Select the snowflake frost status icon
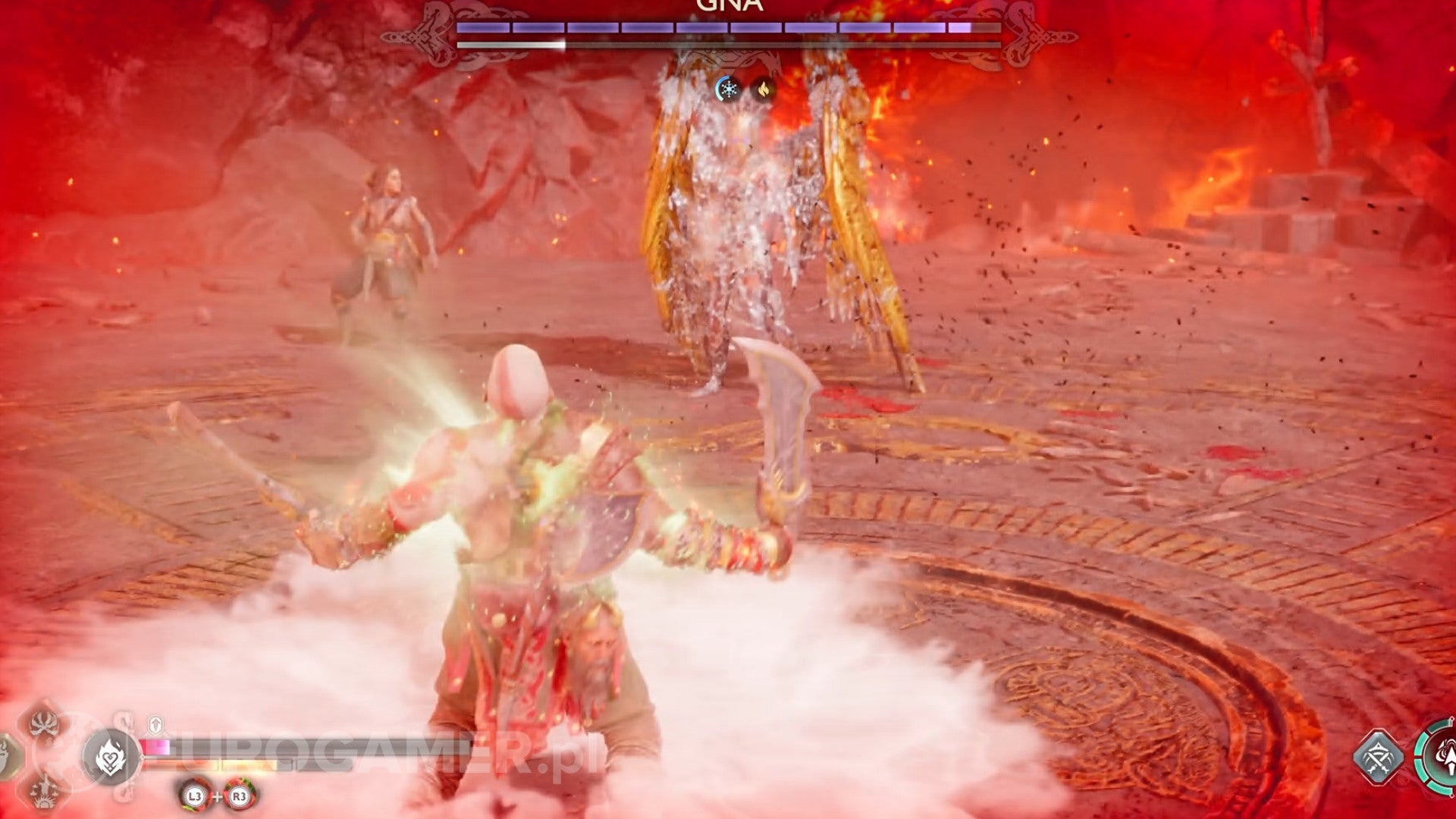The width and height of the screenshot is (1456, 819). coord(728,89)
